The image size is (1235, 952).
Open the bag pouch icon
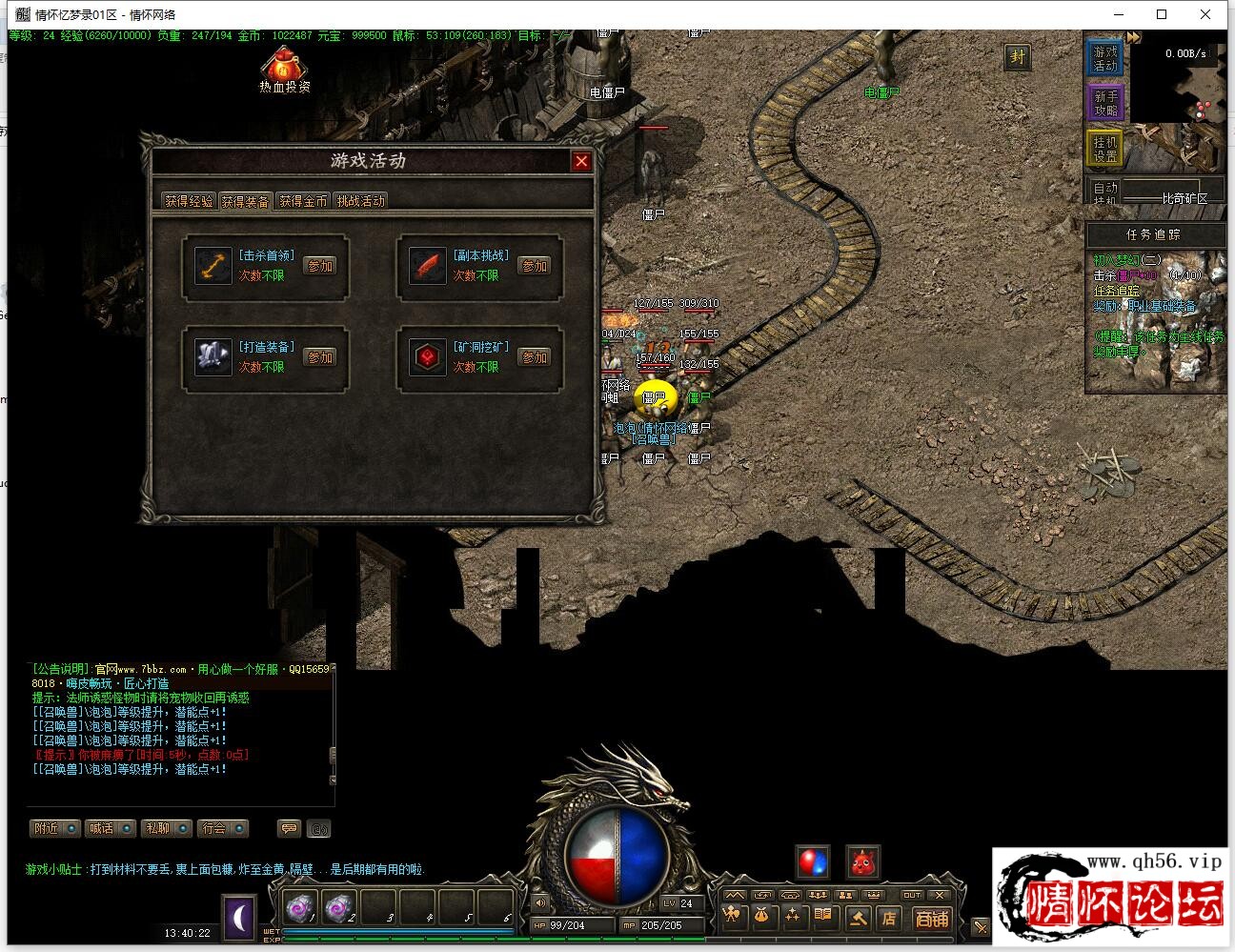(761, 917)
